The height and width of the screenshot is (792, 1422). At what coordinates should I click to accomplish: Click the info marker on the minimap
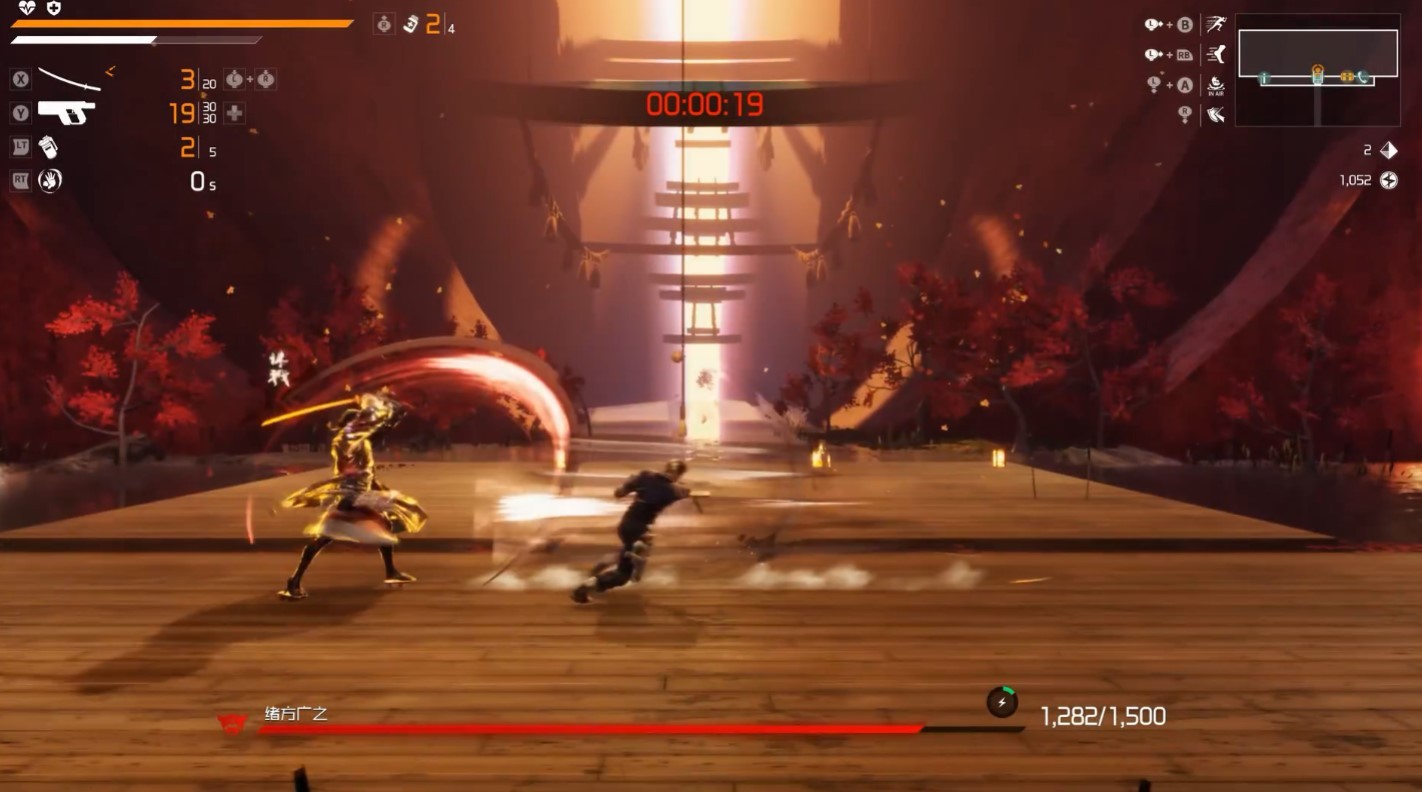pyautogui.click(x=1264, y=77)
